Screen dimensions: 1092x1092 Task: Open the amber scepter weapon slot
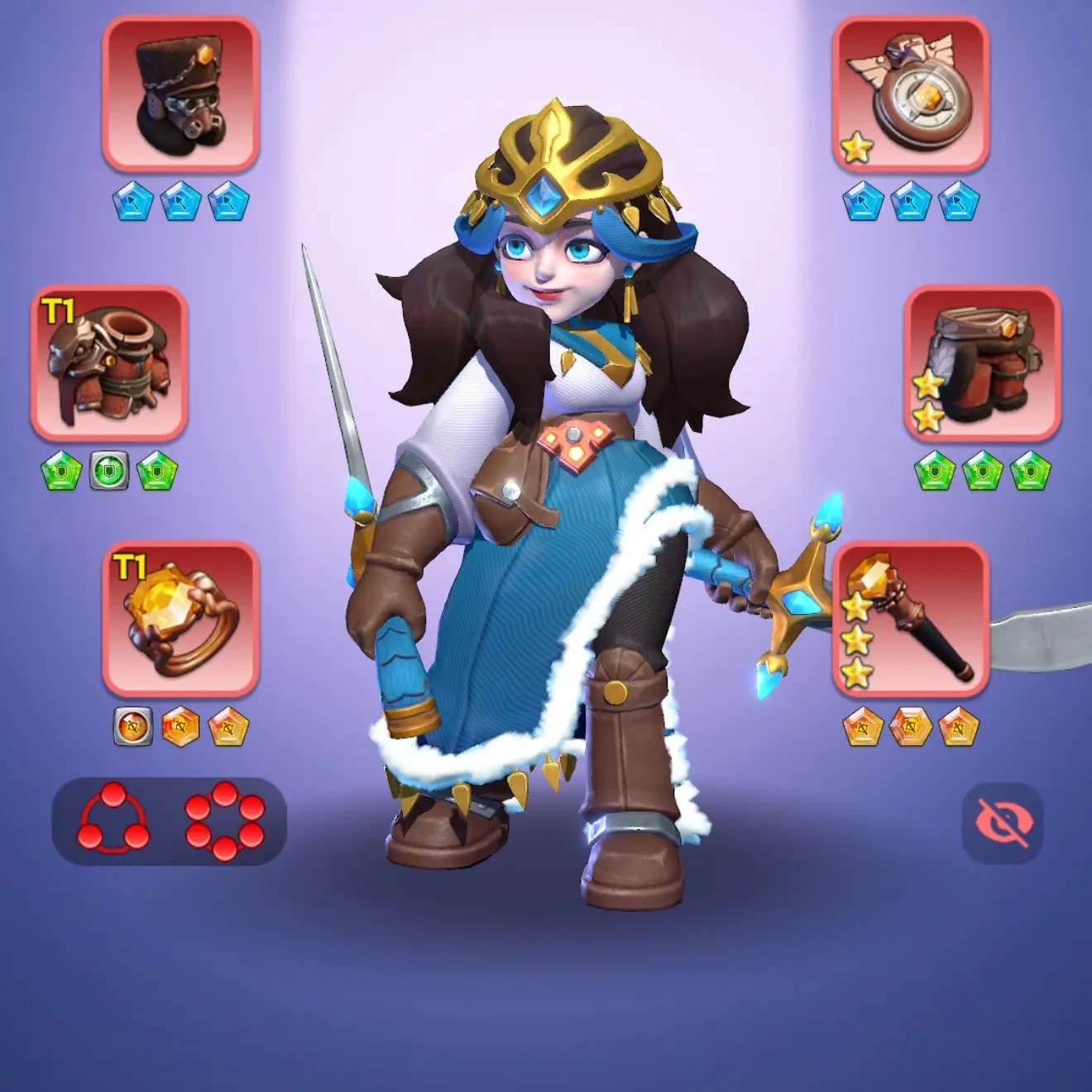coord(910,618)
